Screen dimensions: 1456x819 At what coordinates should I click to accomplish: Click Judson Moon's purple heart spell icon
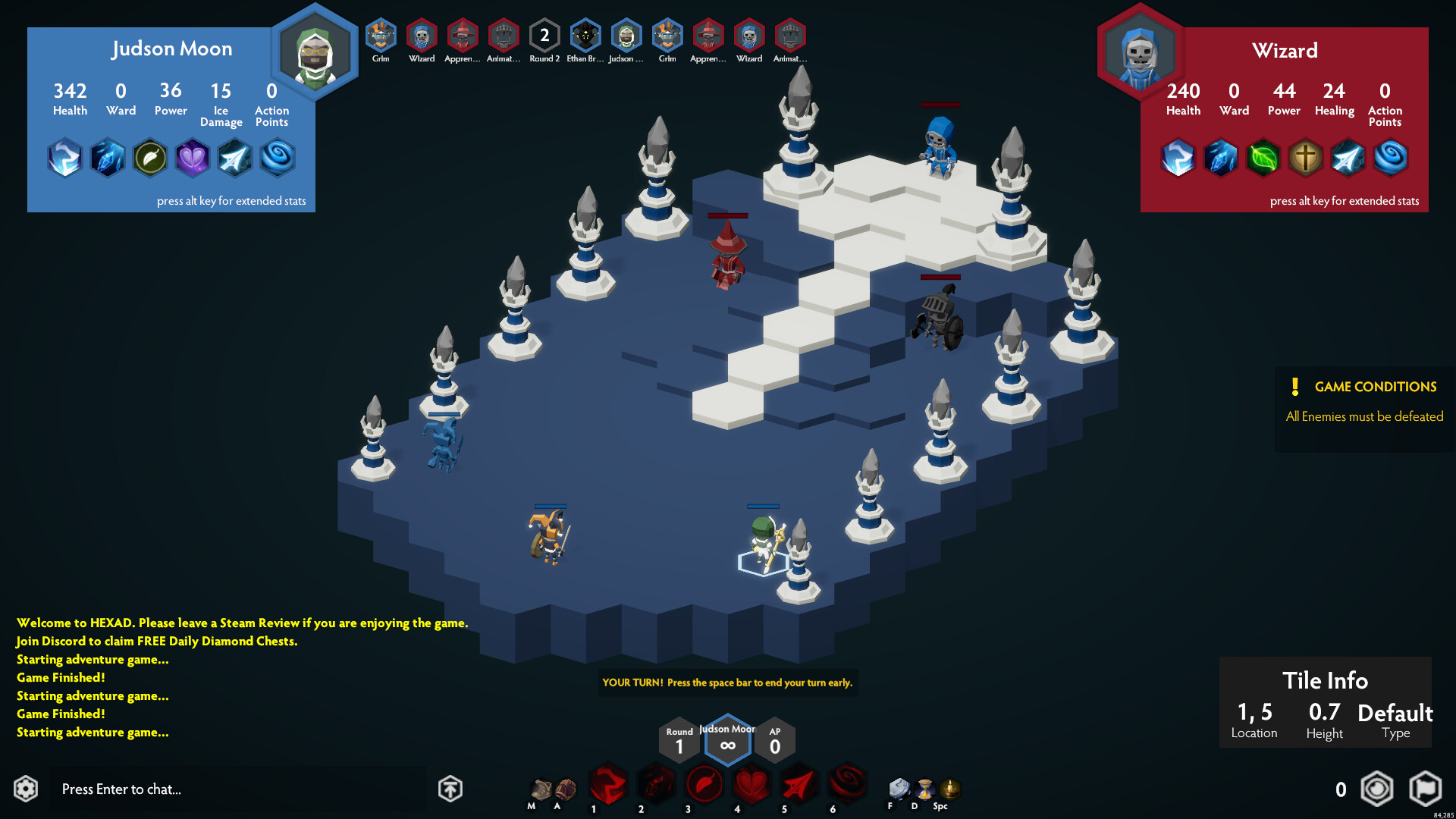(x=193, y=158)
